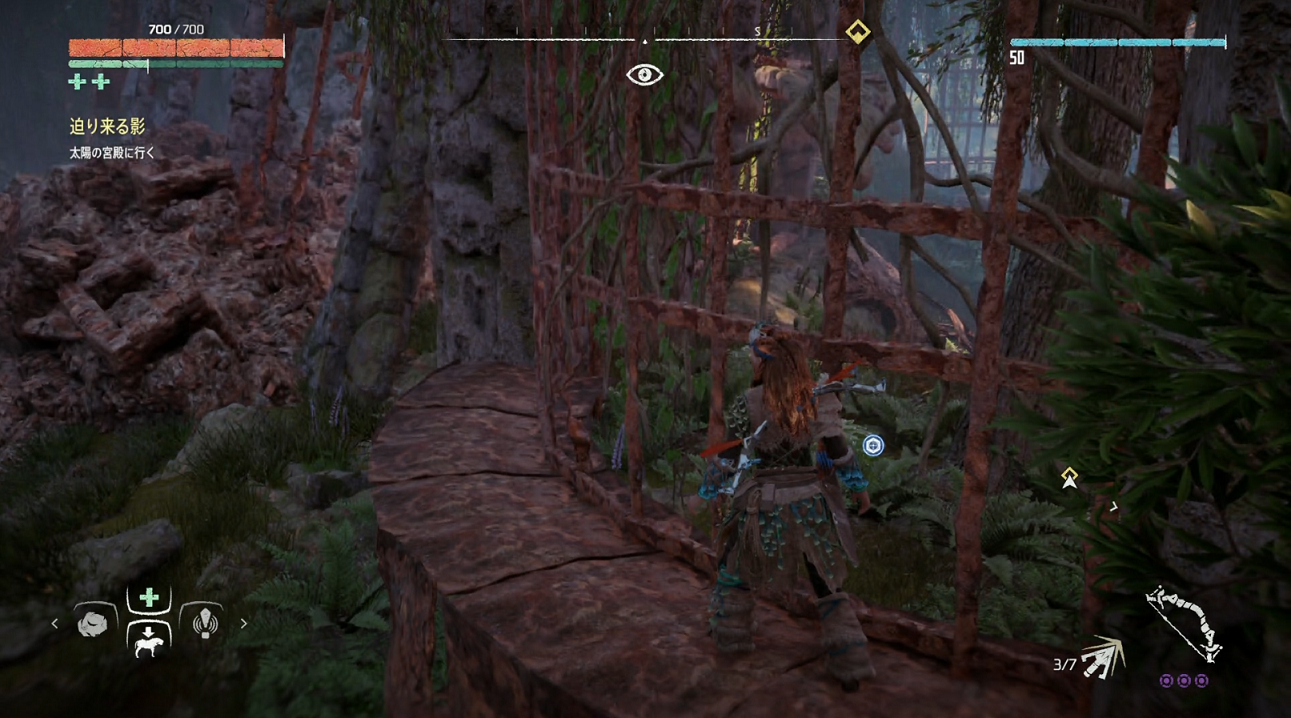This screenshot has width=1291, height=718.
Task: Select the lure call tool slot
Action: point(205,623)
